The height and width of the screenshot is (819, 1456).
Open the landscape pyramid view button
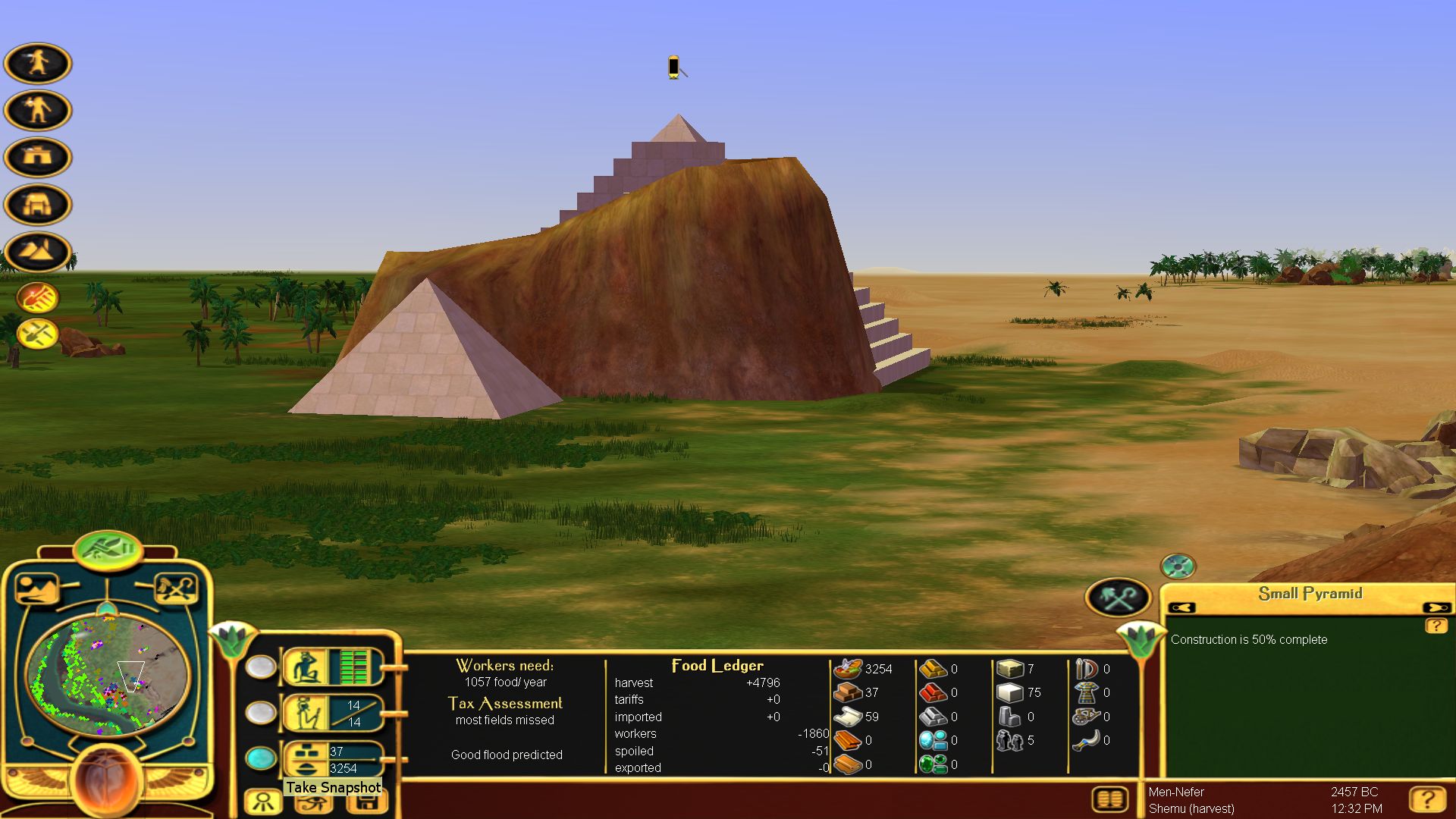click(x=36, y=588)
